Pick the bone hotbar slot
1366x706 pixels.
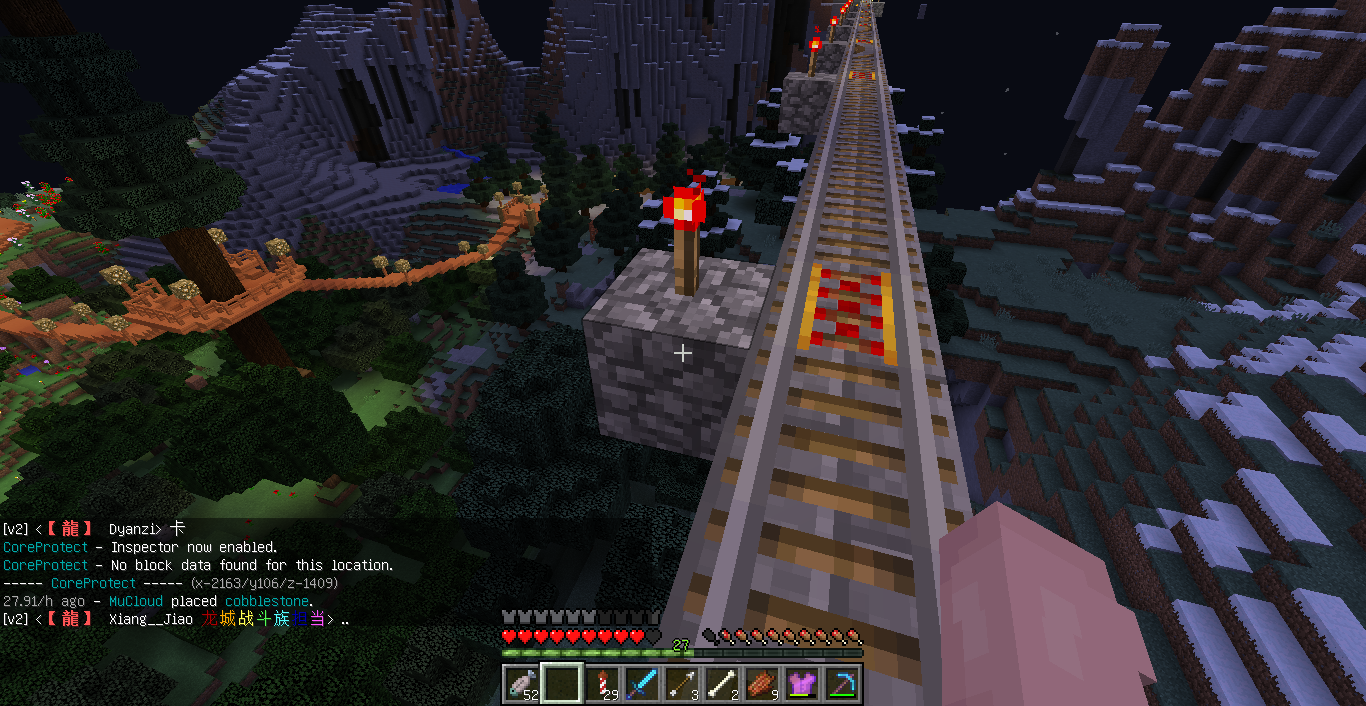point(722,683)
